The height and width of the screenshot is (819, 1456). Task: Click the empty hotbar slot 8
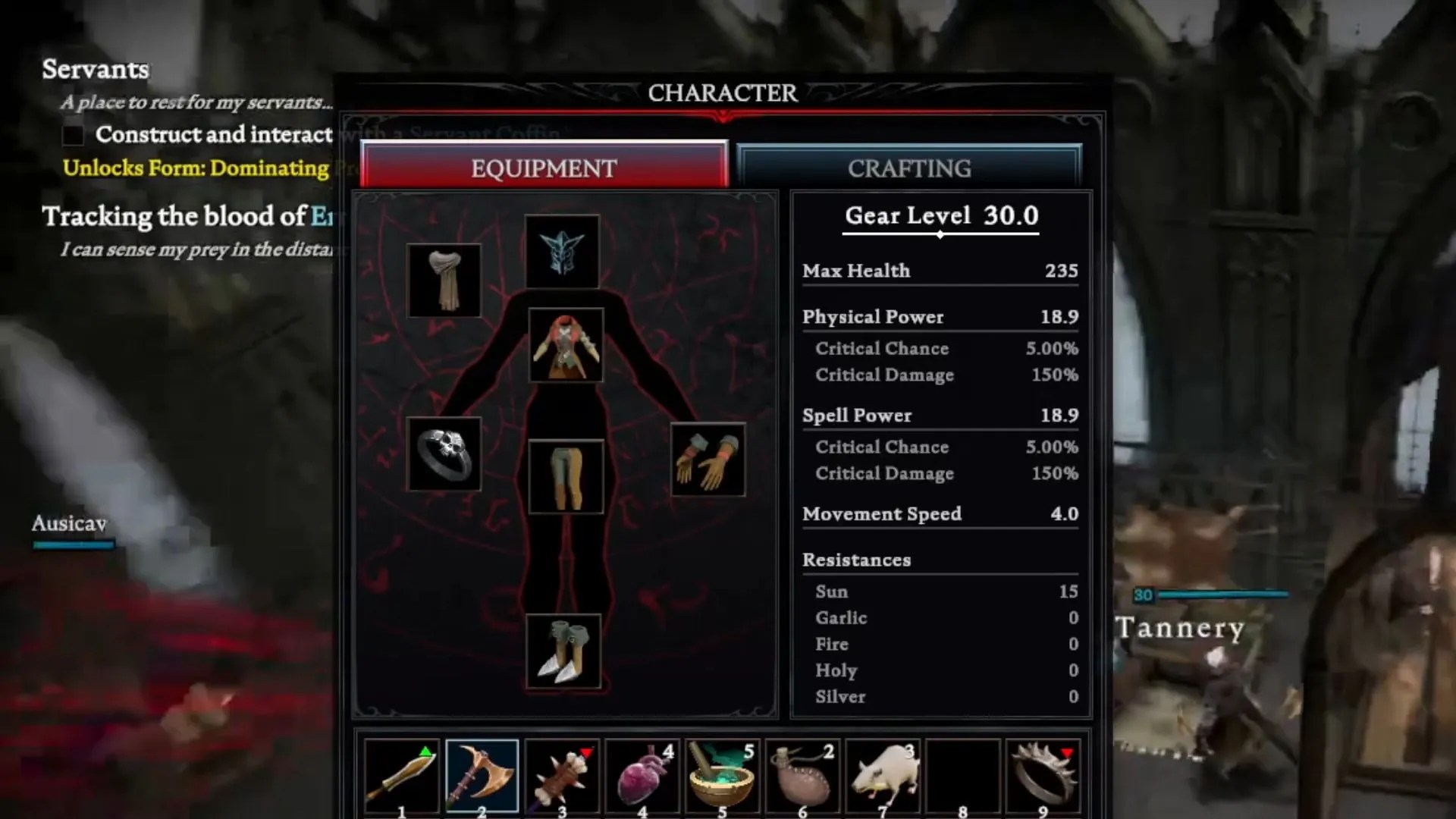coord(961,773)
